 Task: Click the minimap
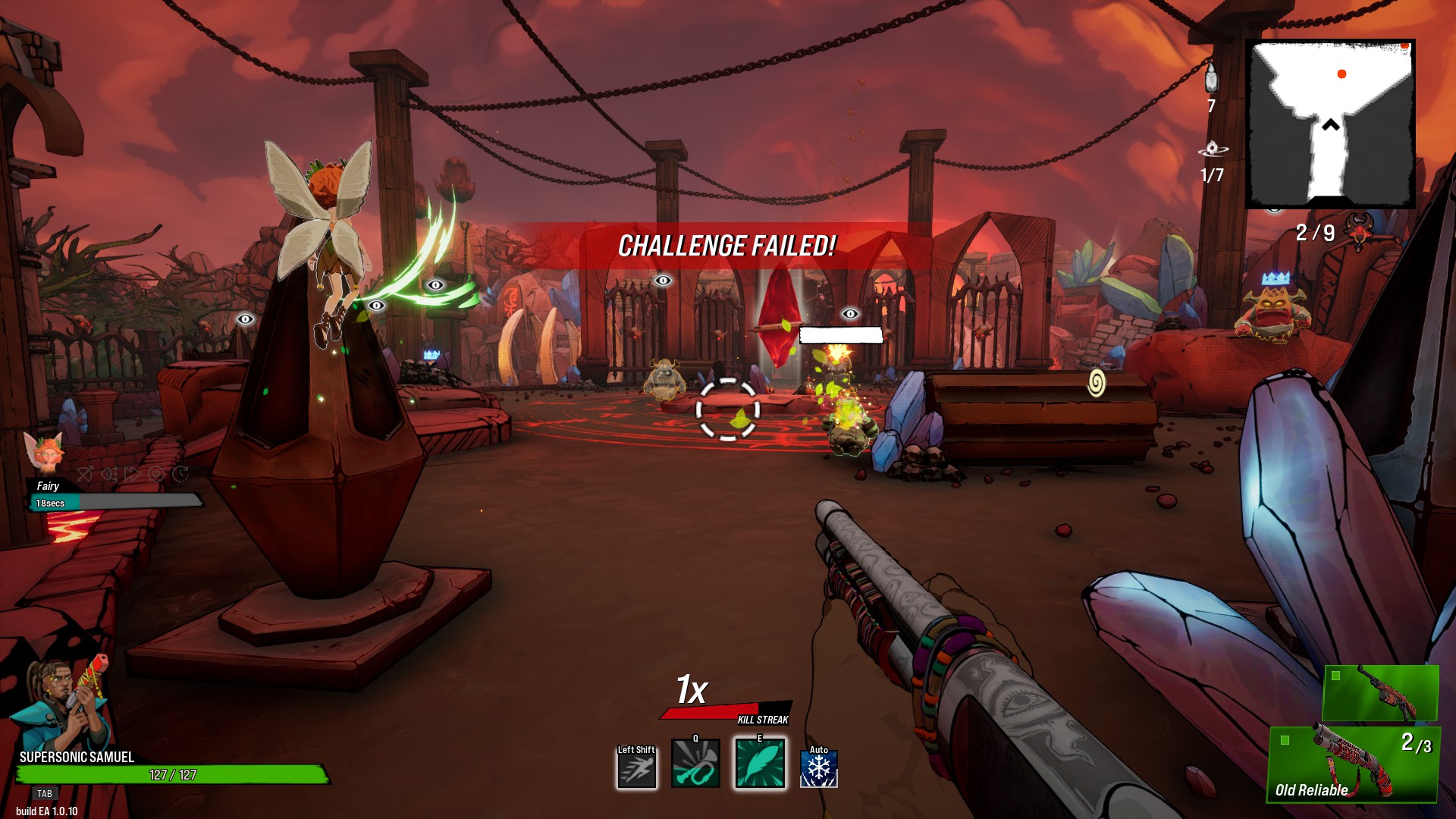coord(1330,124)
